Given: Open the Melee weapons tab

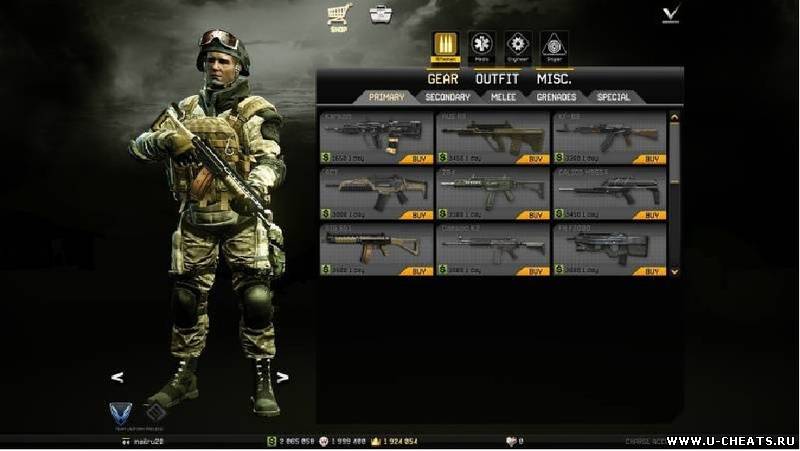Looking at the screenshot, I should (x=503, y=97).
